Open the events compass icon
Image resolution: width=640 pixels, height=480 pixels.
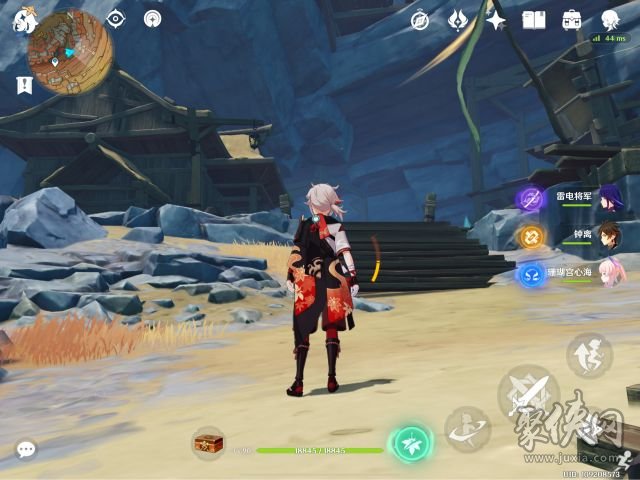click(x=420, y=20)
